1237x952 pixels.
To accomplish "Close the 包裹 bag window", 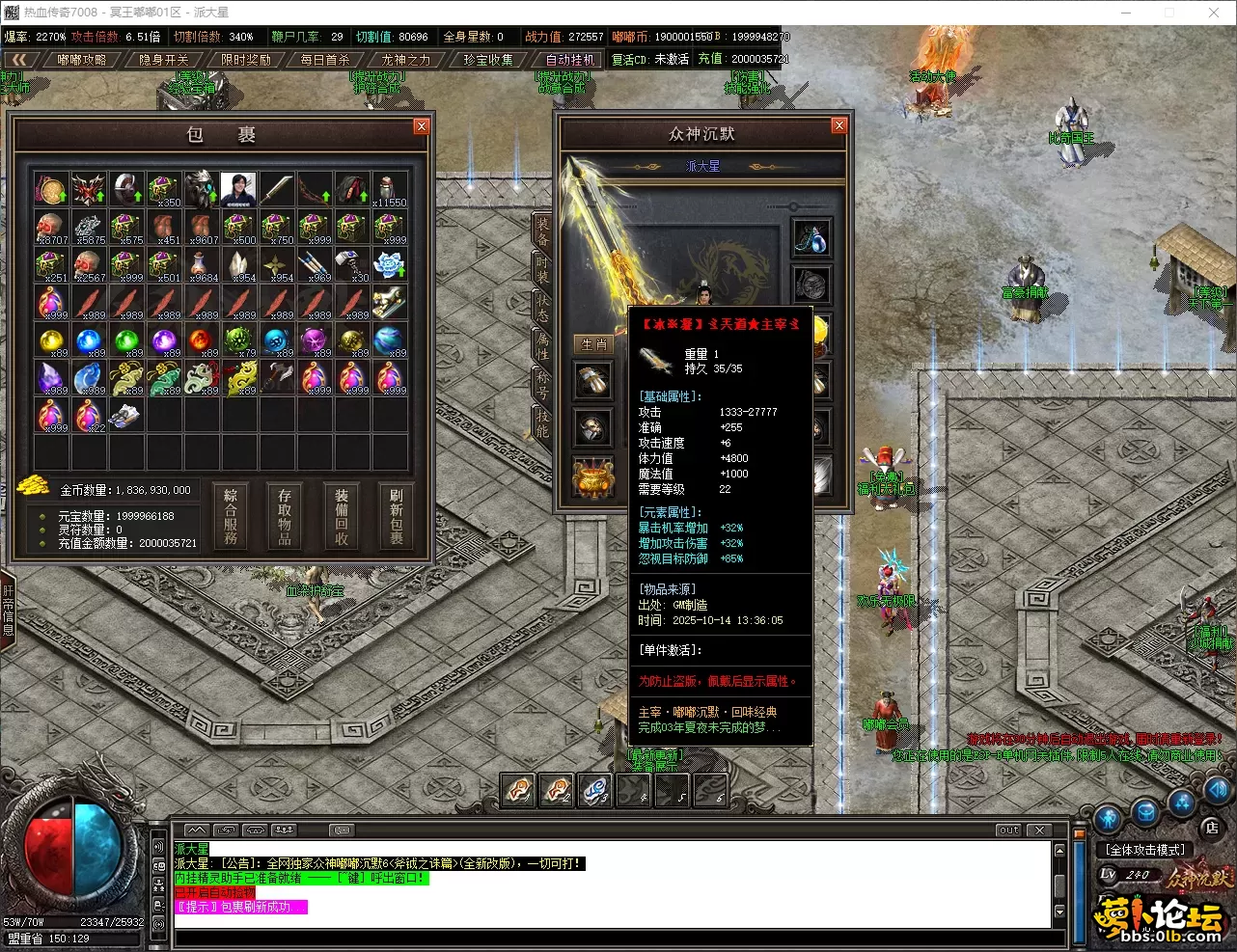I will tap(421, 126).
